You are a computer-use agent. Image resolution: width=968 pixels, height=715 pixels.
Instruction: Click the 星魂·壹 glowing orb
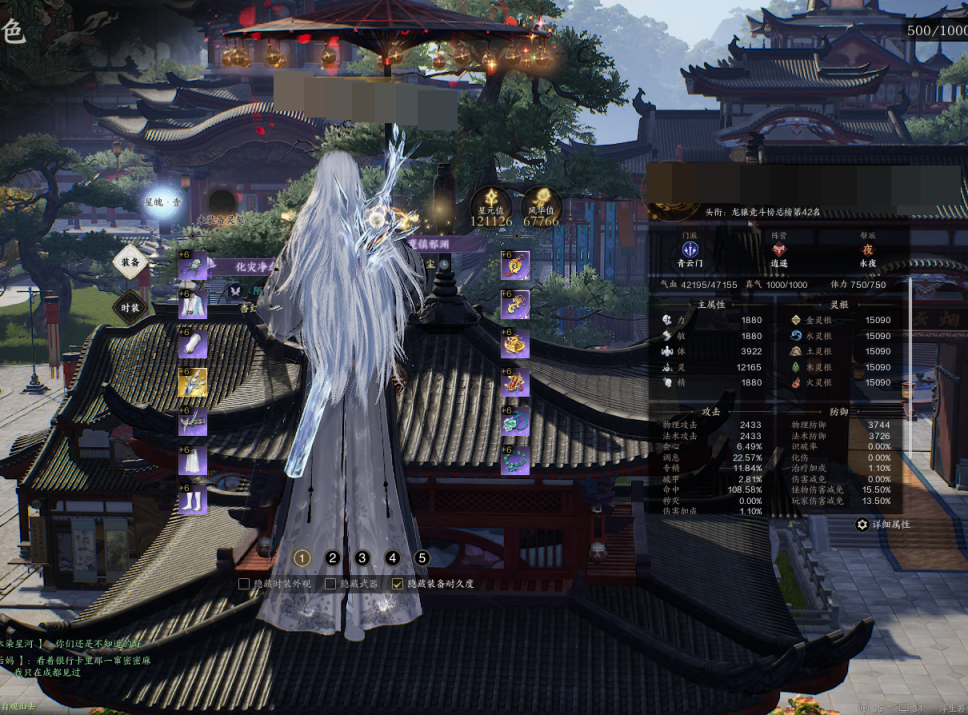click(x=163, y=202)
